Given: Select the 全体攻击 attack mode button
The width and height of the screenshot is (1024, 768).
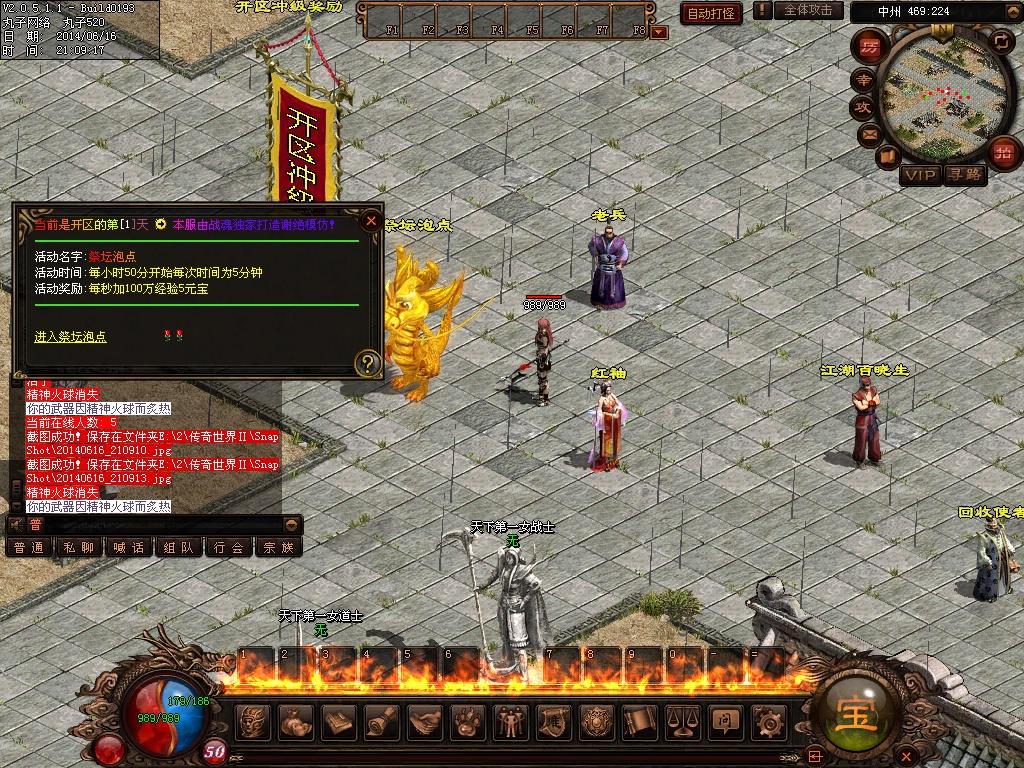Looking at the screenshot, I should 808,10.
